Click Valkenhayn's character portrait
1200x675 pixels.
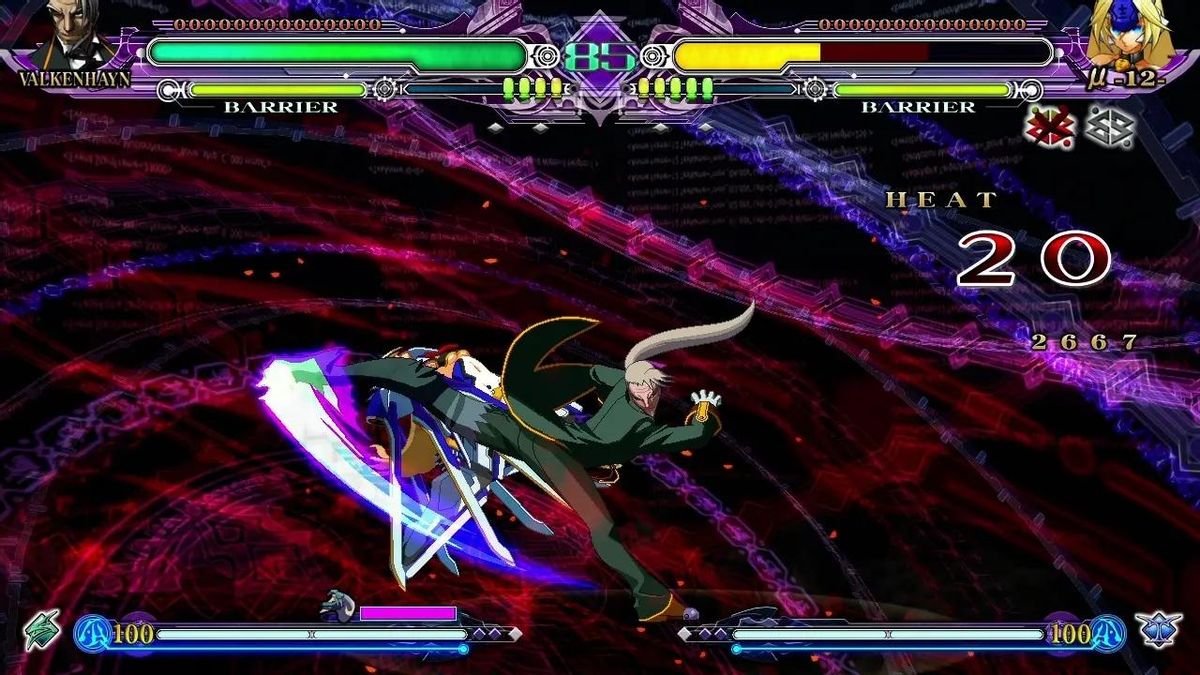coord(77,40)
